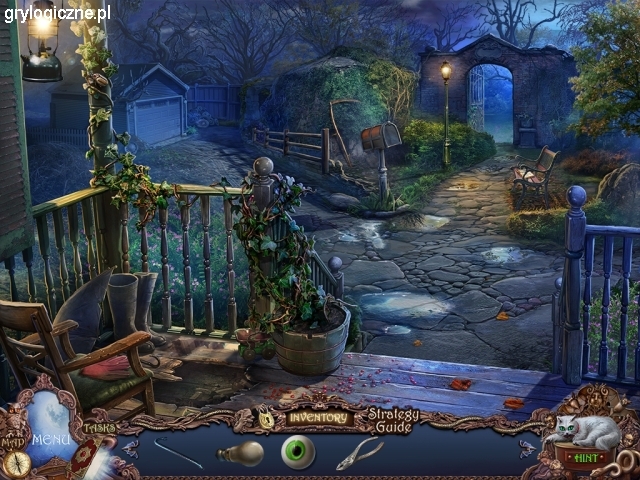This screenshot has width=640, height=480.
Task: Choose the green glass eye item
Action: point(298,452)
